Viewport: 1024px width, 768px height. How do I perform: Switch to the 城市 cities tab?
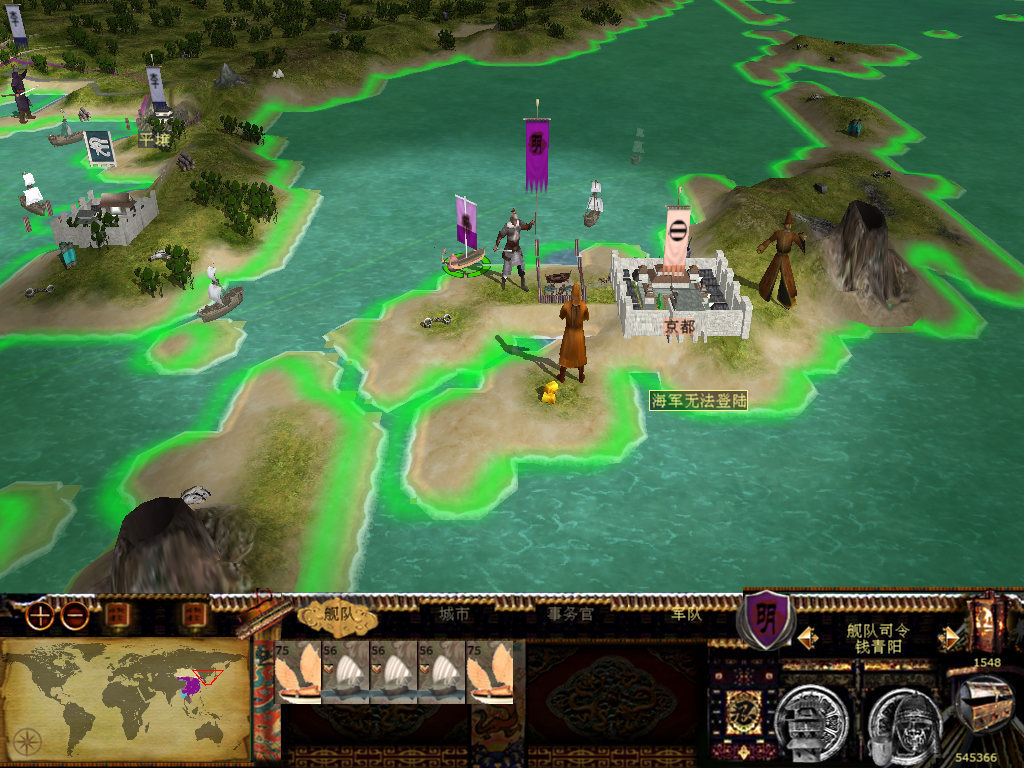(454, 615)
